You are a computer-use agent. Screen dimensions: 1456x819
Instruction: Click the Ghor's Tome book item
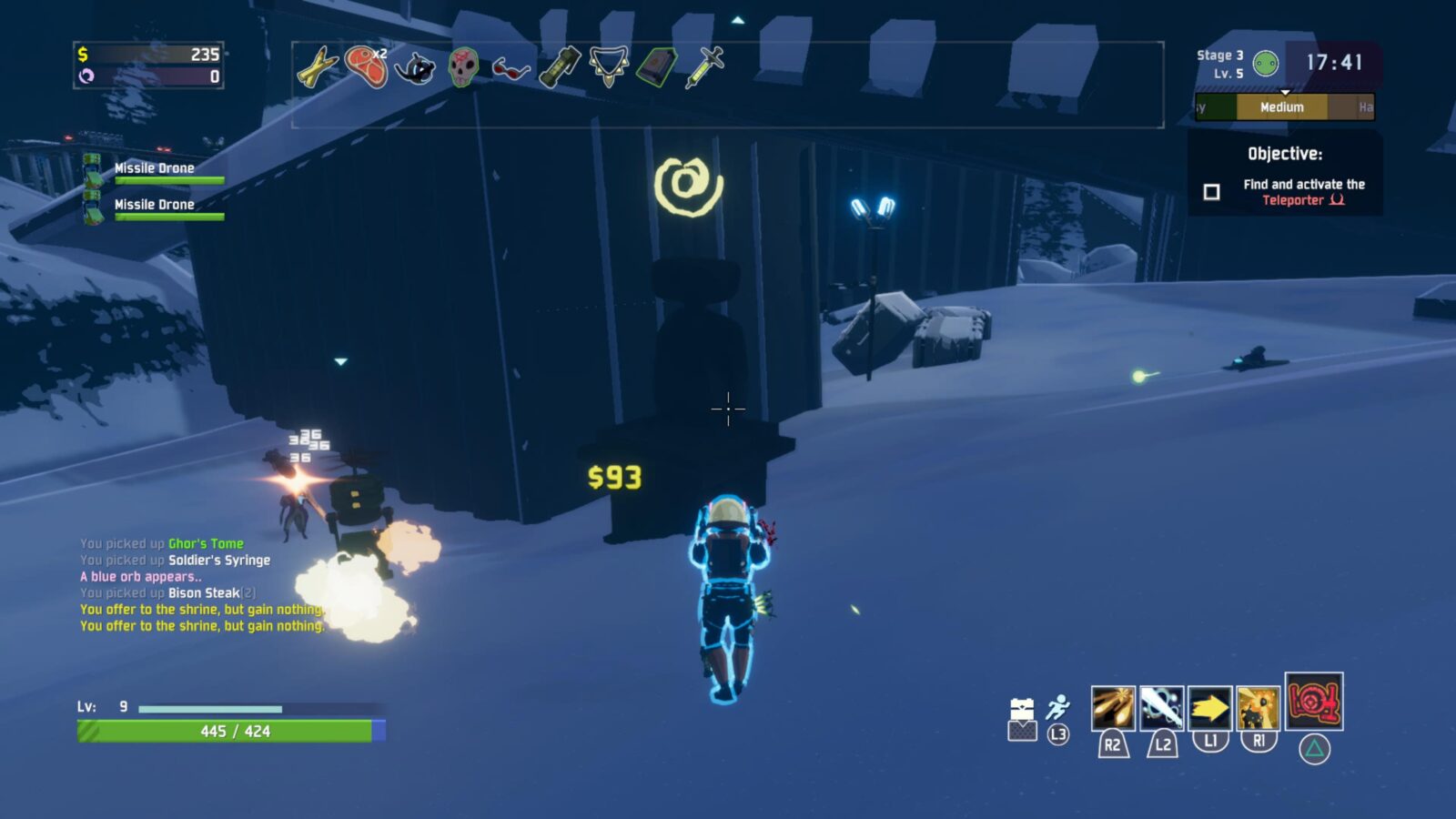656,66
